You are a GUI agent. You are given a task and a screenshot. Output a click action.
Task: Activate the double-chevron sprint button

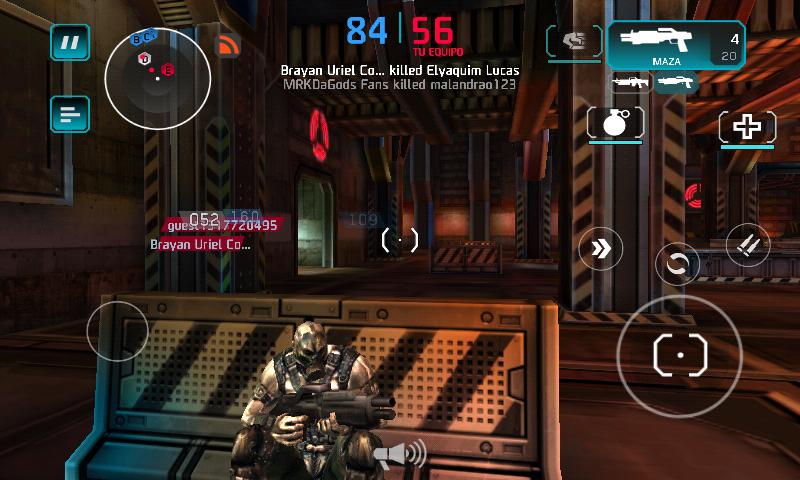600,248
